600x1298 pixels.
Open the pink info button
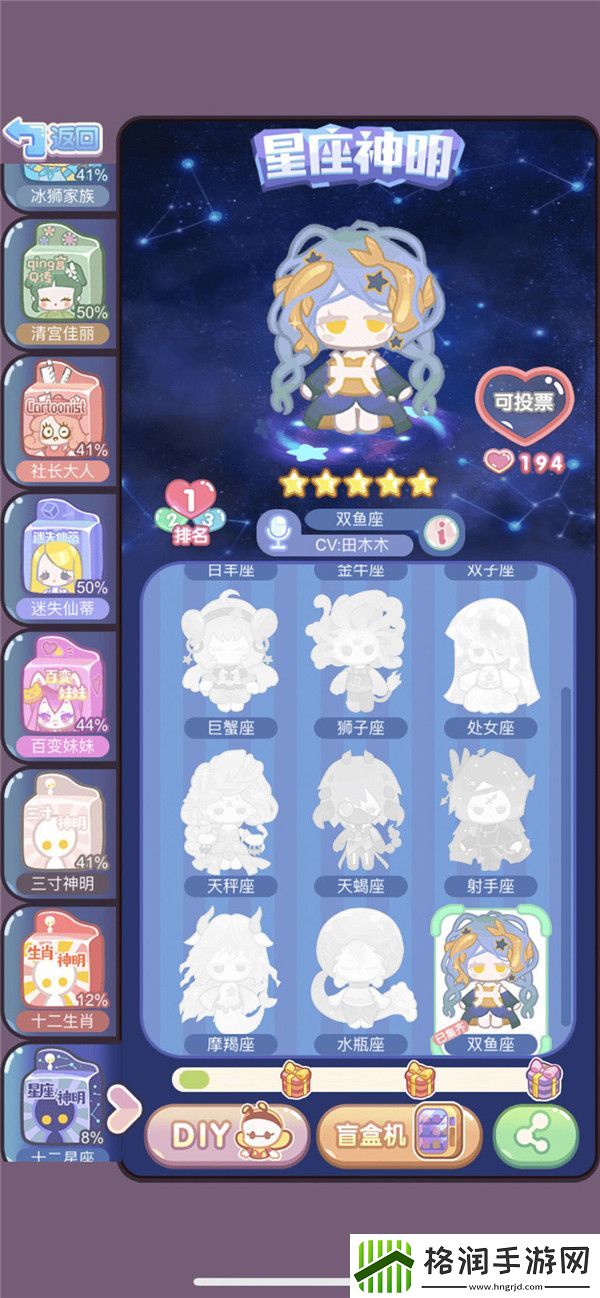click(x=437, y=533)
